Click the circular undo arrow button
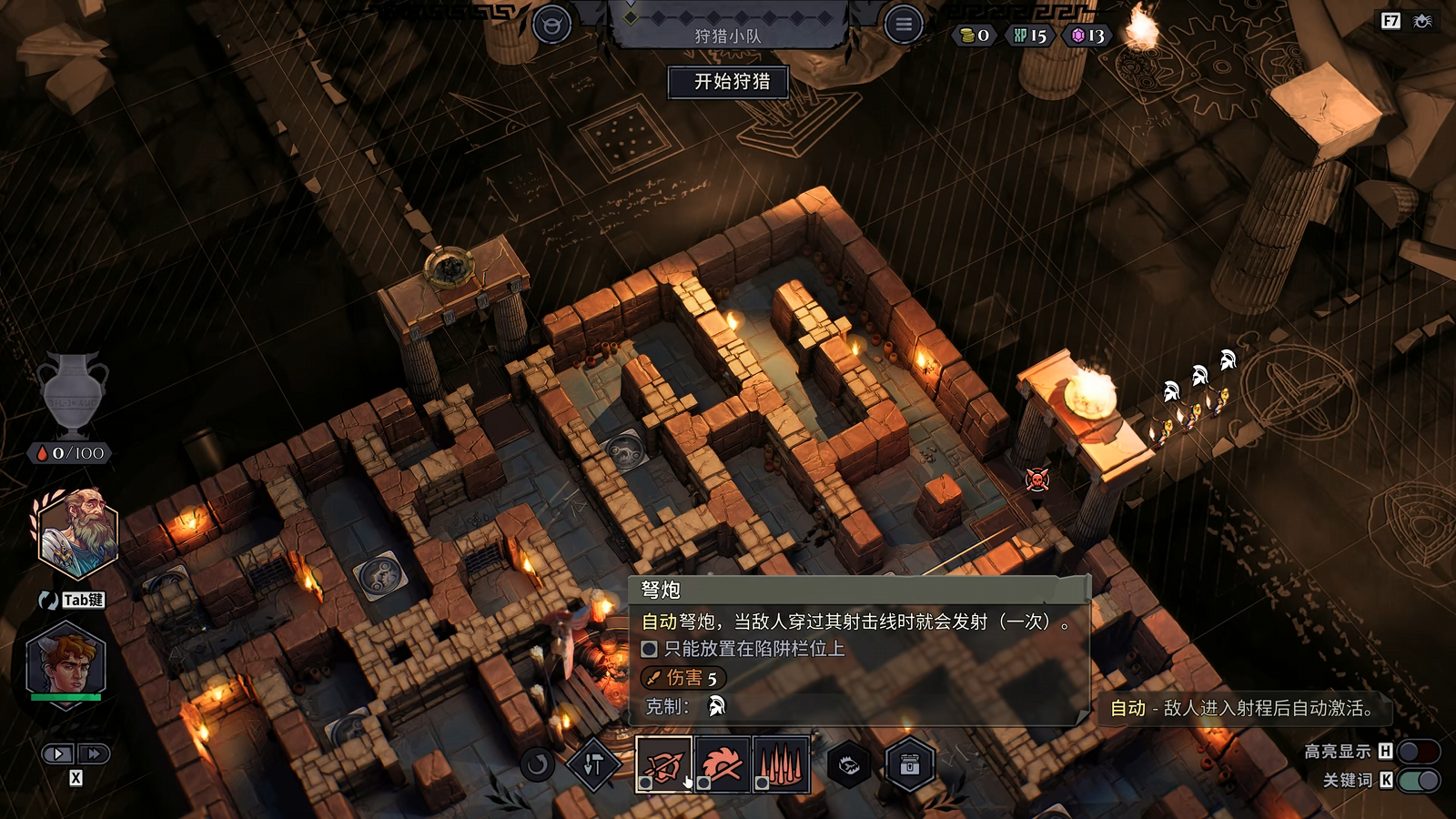The height and width of the screenshot is (819, 1456). [537, 764]
